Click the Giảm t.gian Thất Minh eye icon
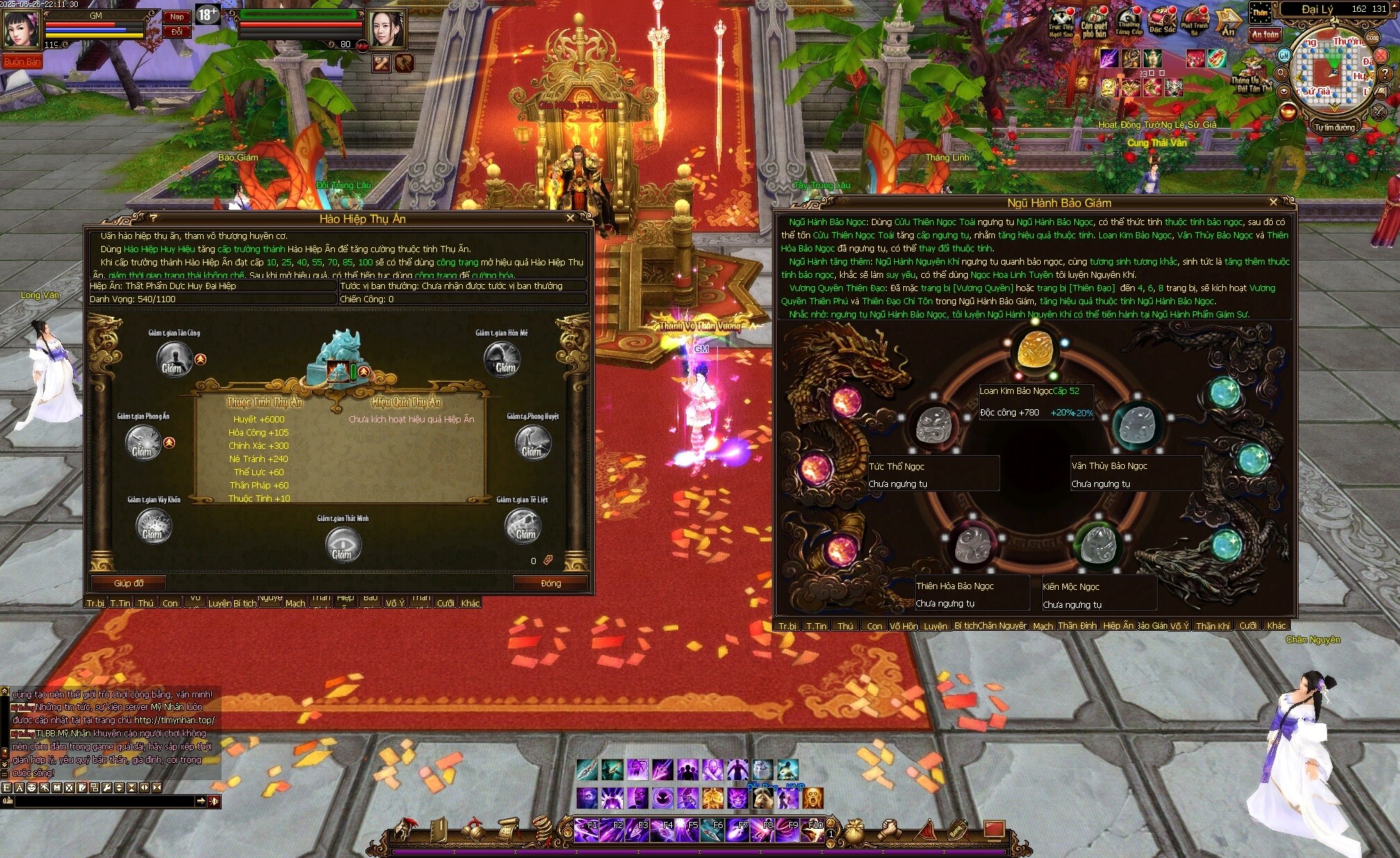1400x858 pixels. pyautogui.click(x=343, y=545)
